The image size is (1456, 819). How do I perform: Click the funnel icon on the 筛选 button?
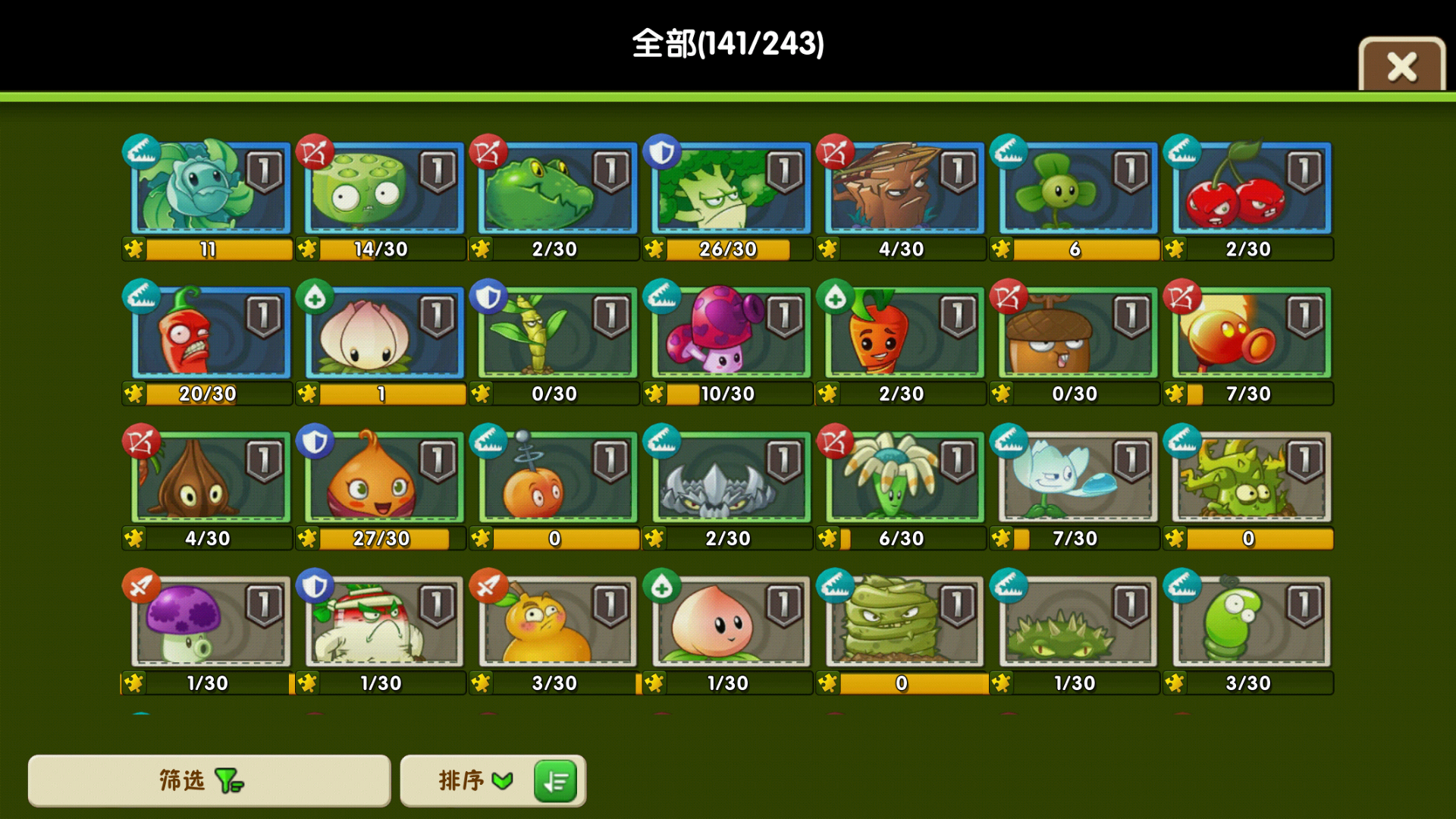(x=229, y=780)
